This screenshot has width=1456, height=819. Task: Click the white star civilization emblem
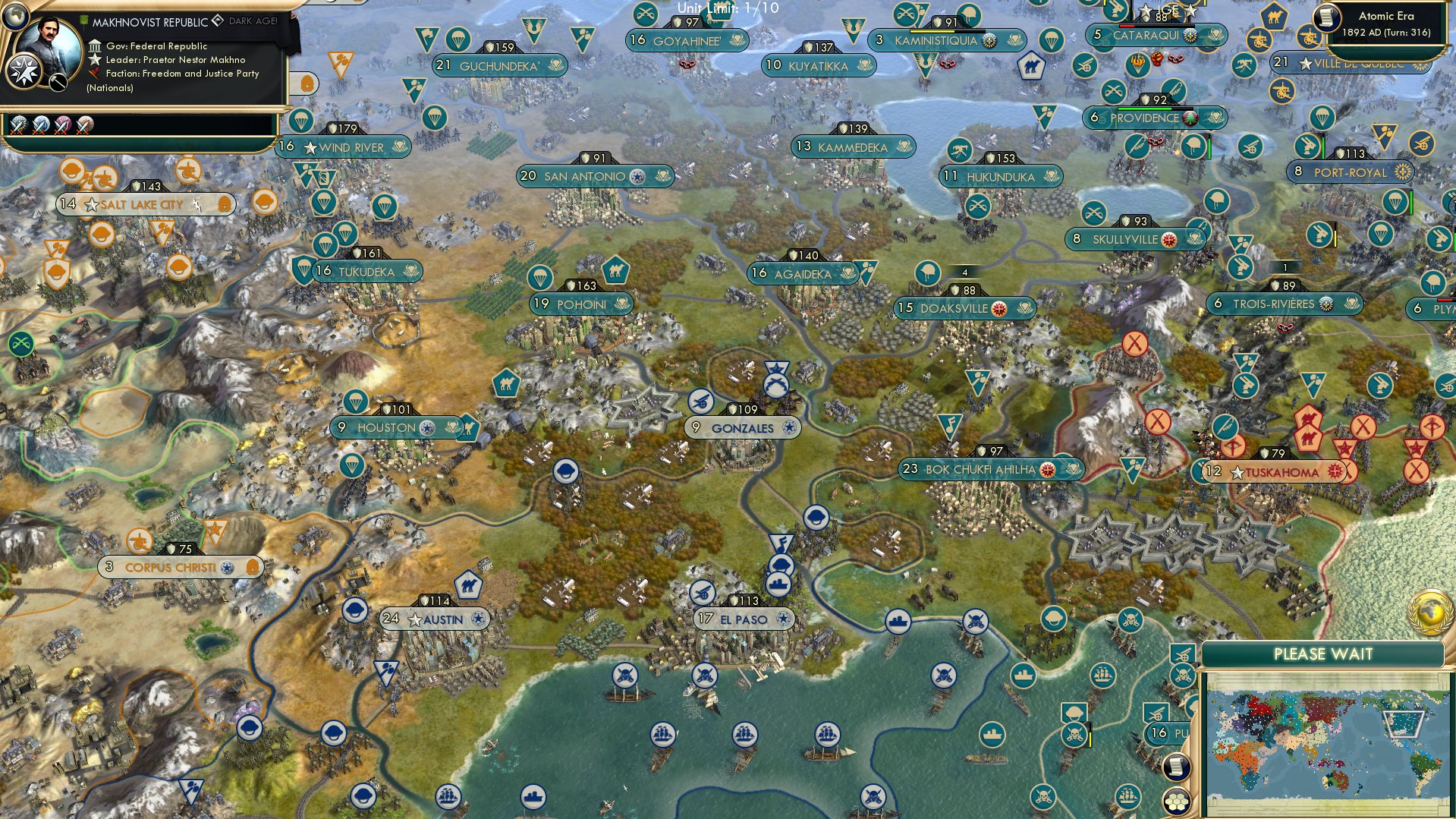[x=22, y=73]
